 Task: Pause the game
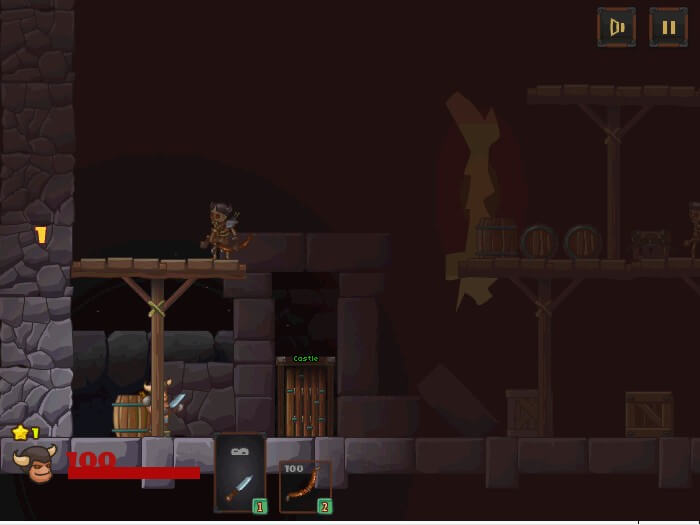tap(668, 27)
